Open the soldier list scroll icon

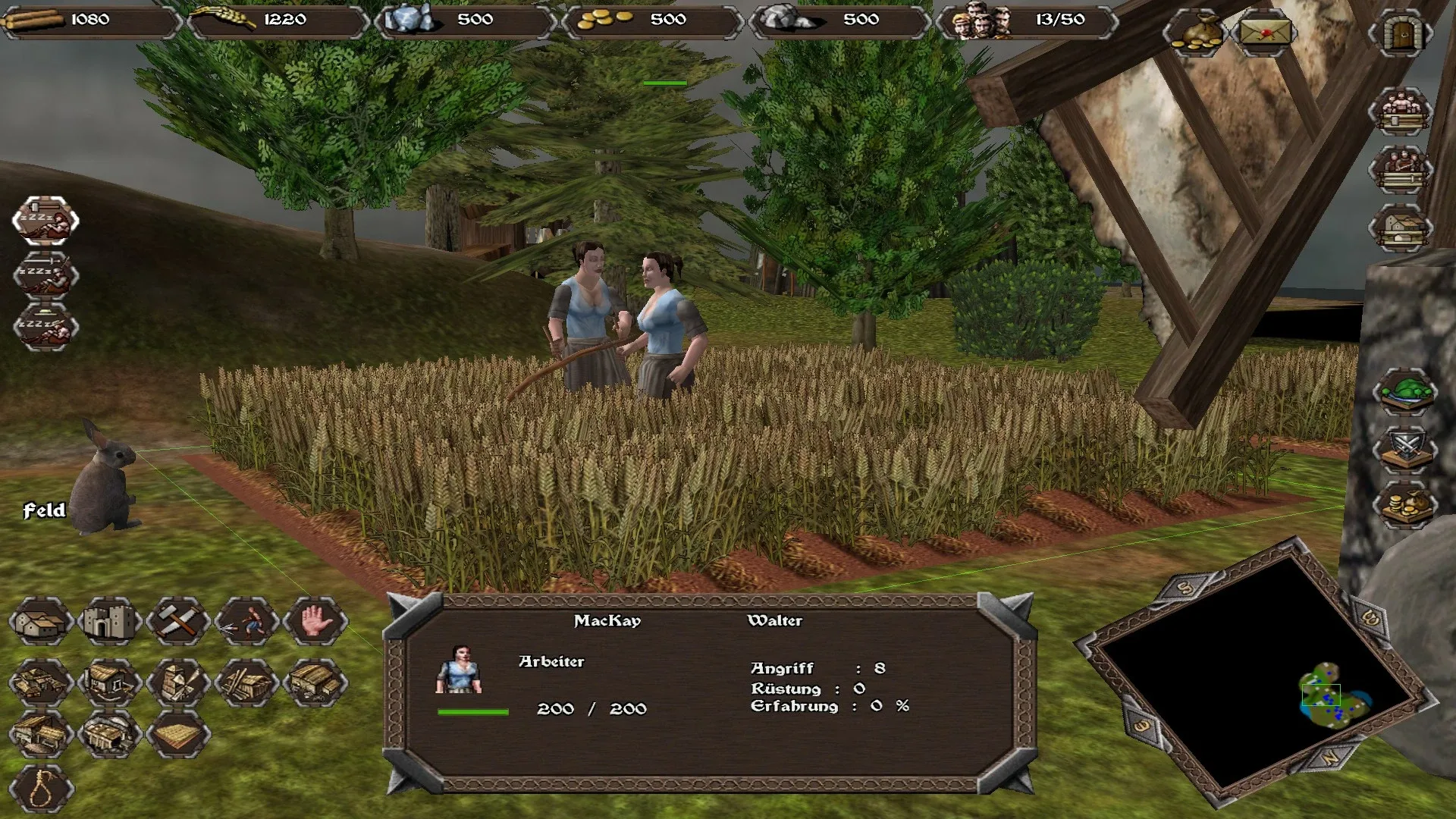1401,169
